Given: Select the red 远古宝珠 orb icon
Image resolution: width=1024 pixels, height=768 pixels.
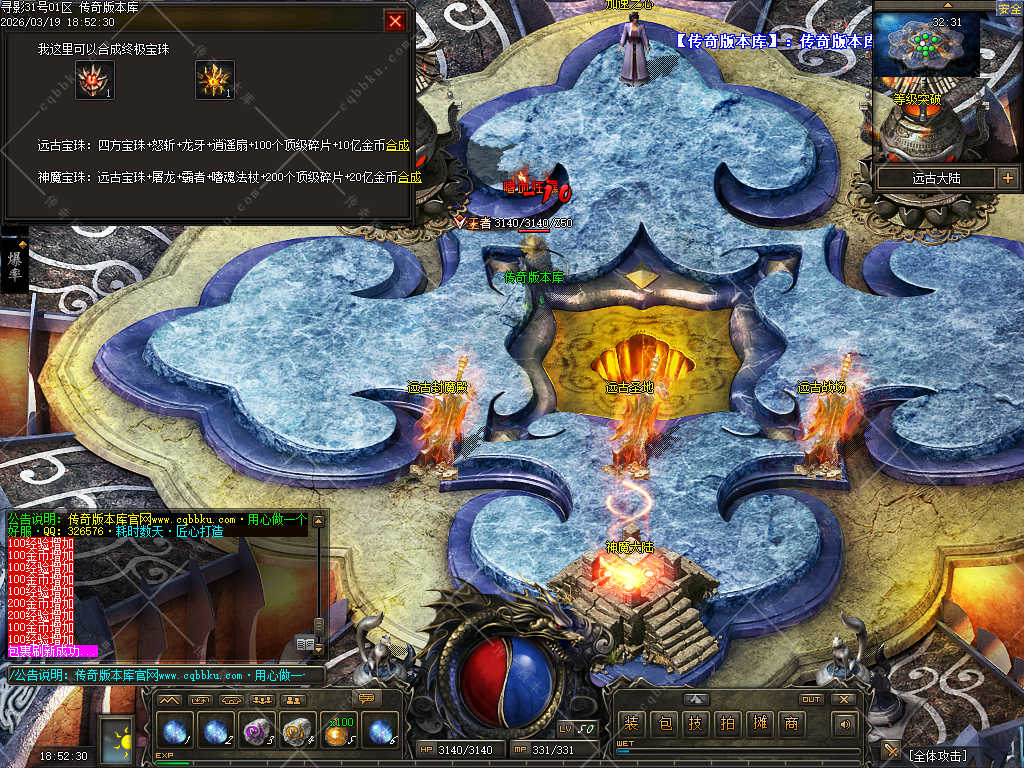Looking at the screenshot, I should 94,80.
